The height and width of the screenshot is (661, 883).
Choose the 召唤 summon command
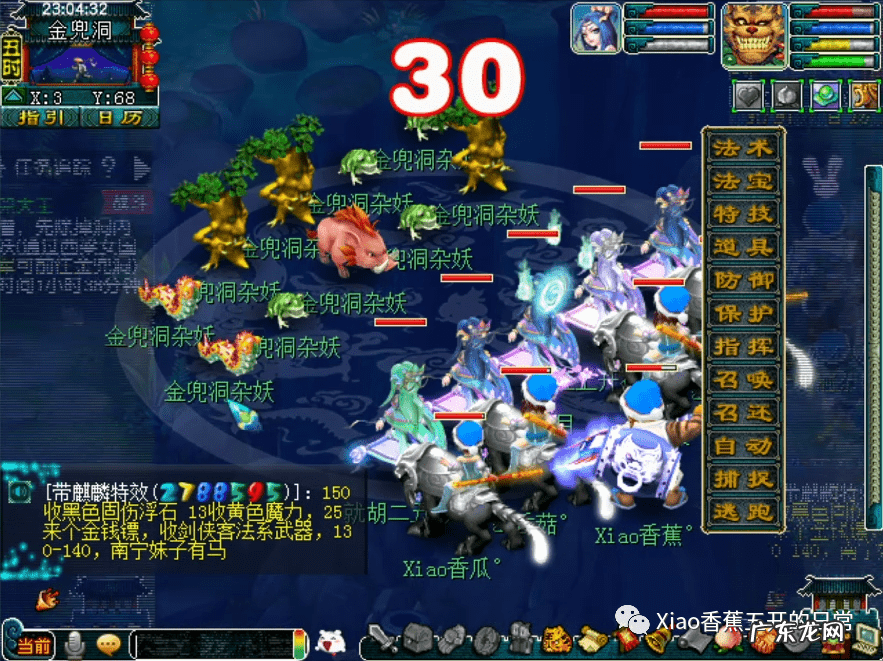[743, 379]
